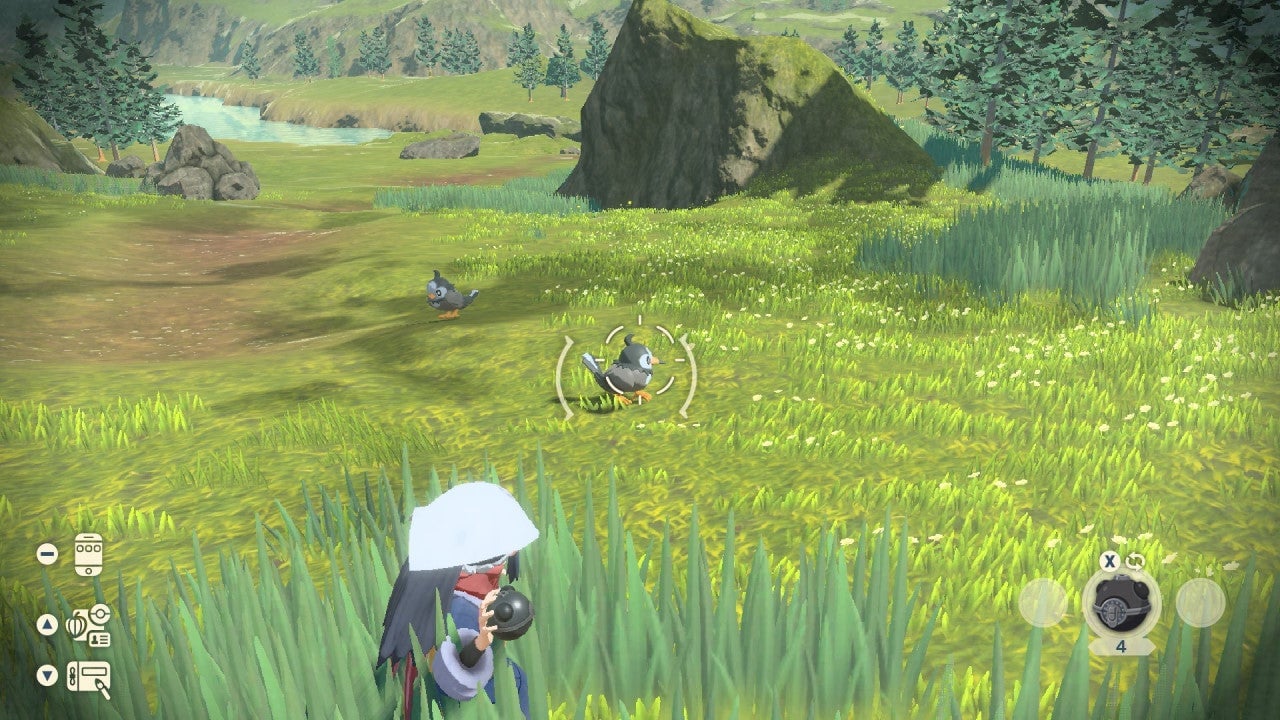The image size is (1280, 720).
Task: Click the X button prompt above the Heavy Ball
Action: [1110, 562]
